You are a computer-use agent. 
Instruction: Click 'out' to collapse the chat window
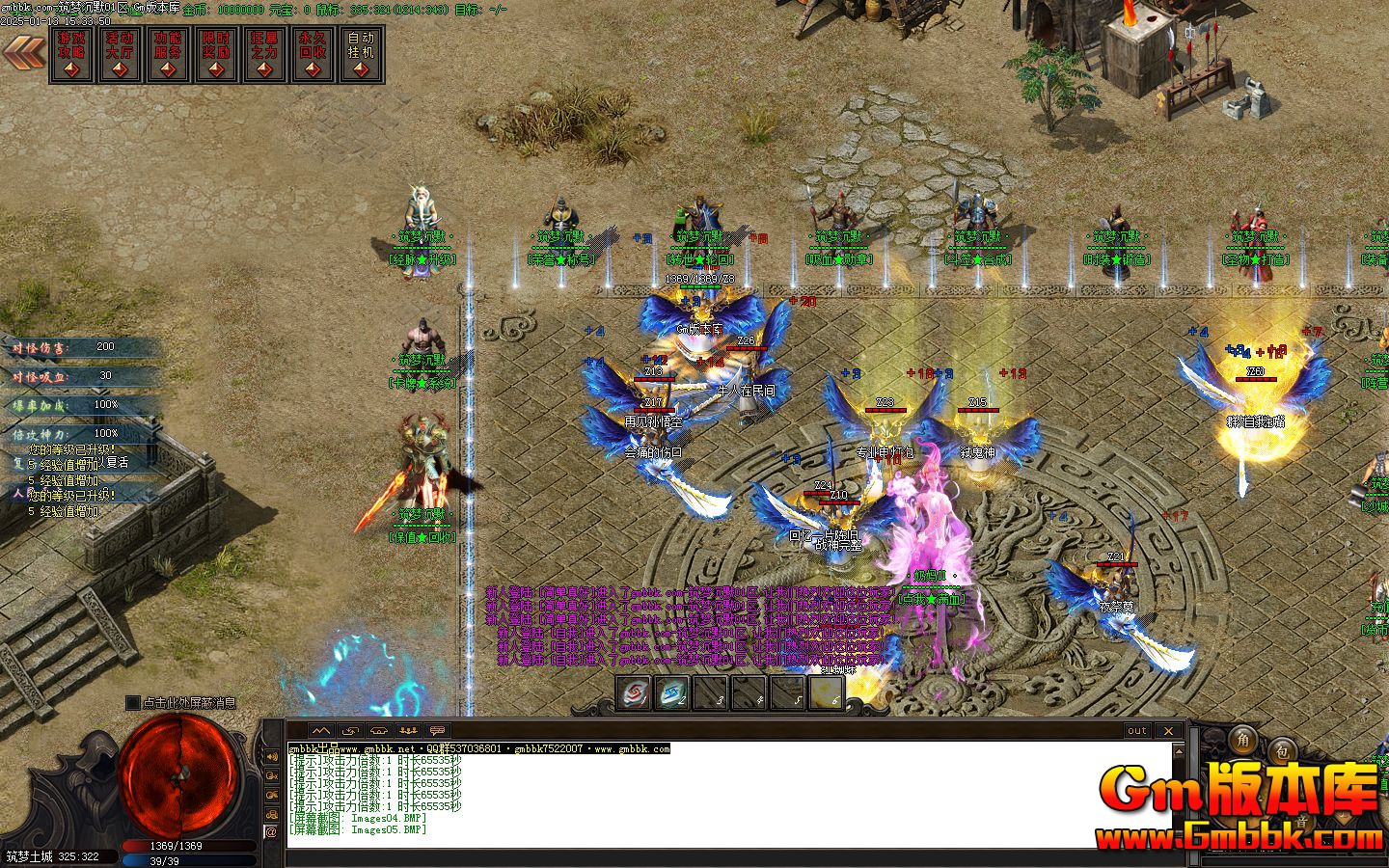1136,731
